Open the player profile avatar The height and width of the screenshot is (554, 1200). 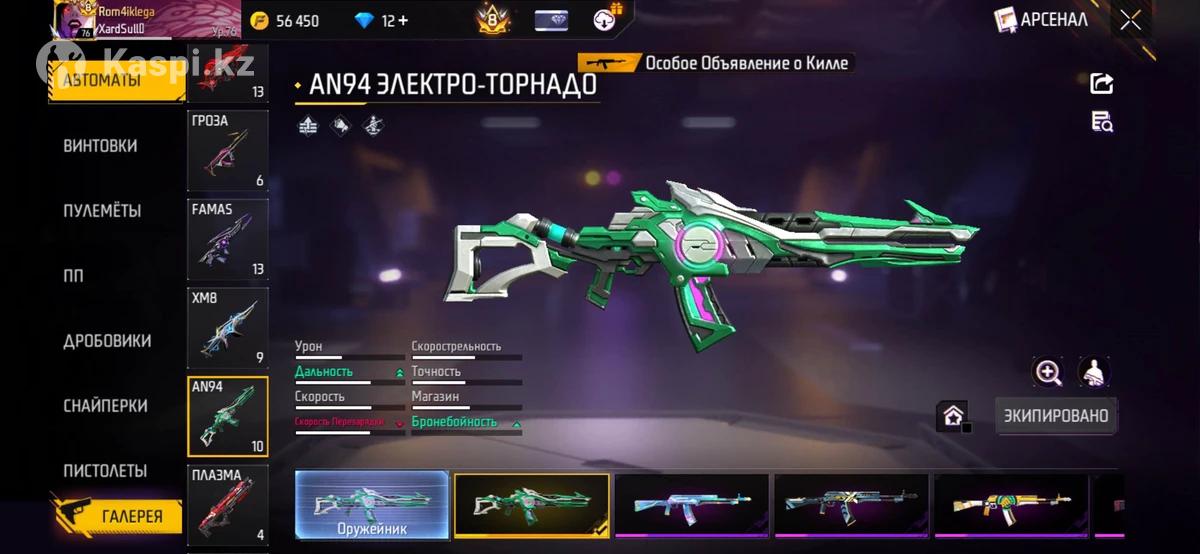click(68, 20)
